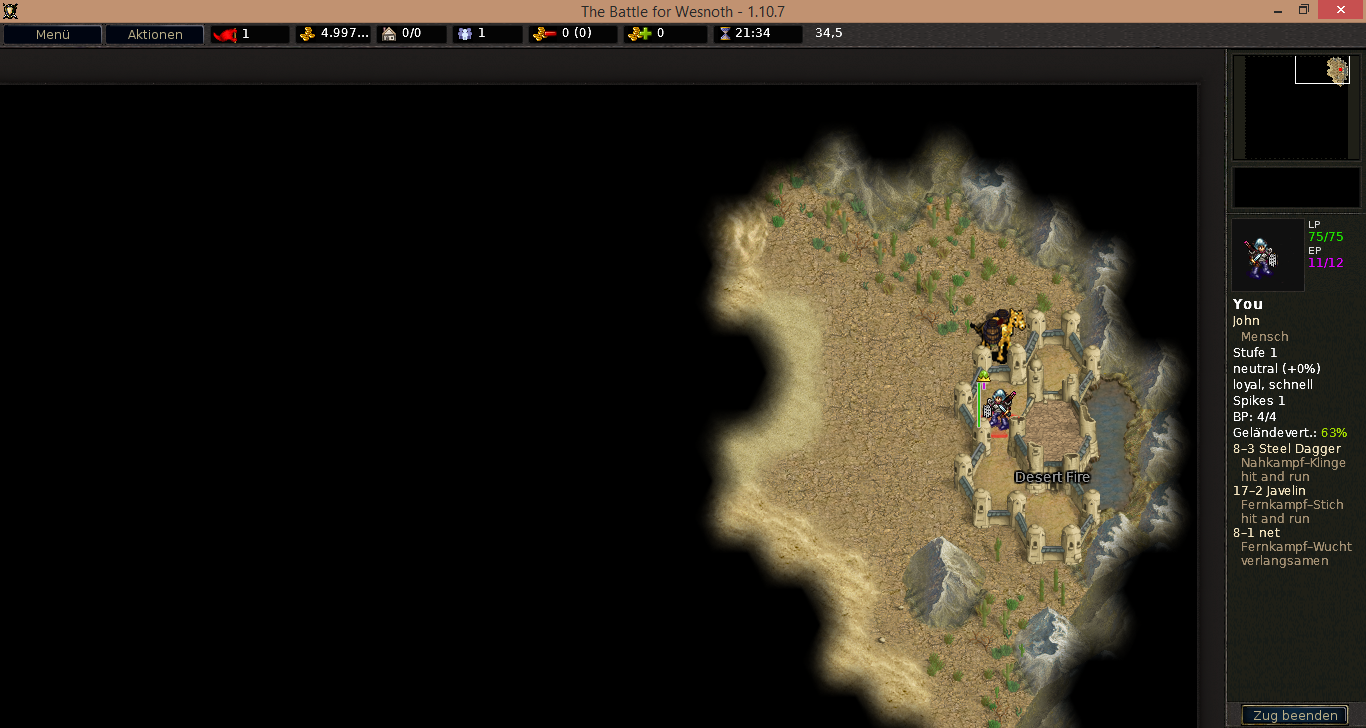Open the Menü dropdown
This screenshot has height=728, width=1366.
(52, 34)
